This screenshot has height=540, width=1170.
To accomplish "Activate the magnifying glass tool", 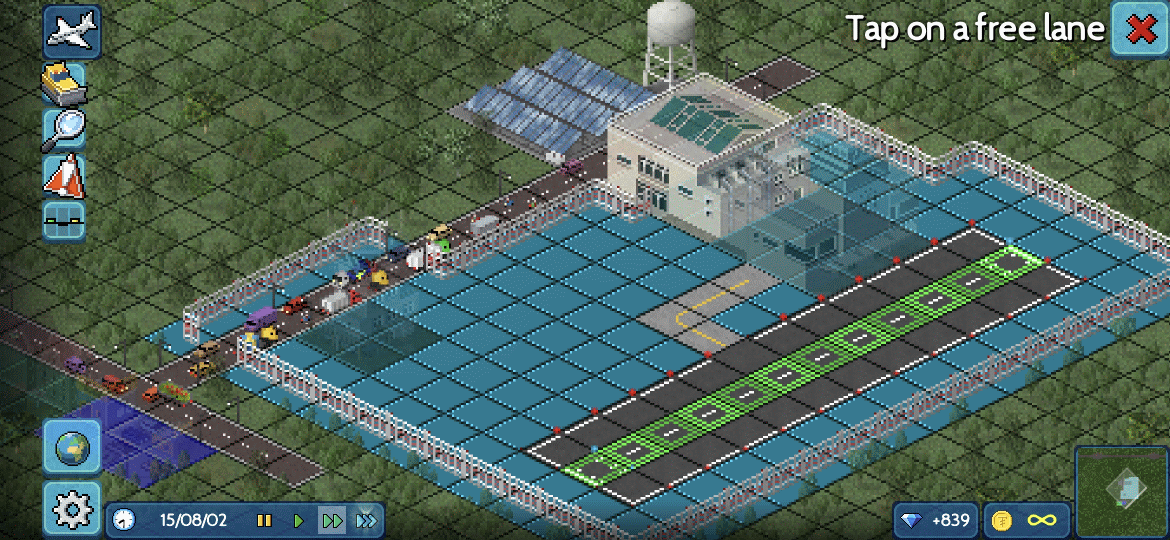I will pyautogui.click(x=64, y=129).
